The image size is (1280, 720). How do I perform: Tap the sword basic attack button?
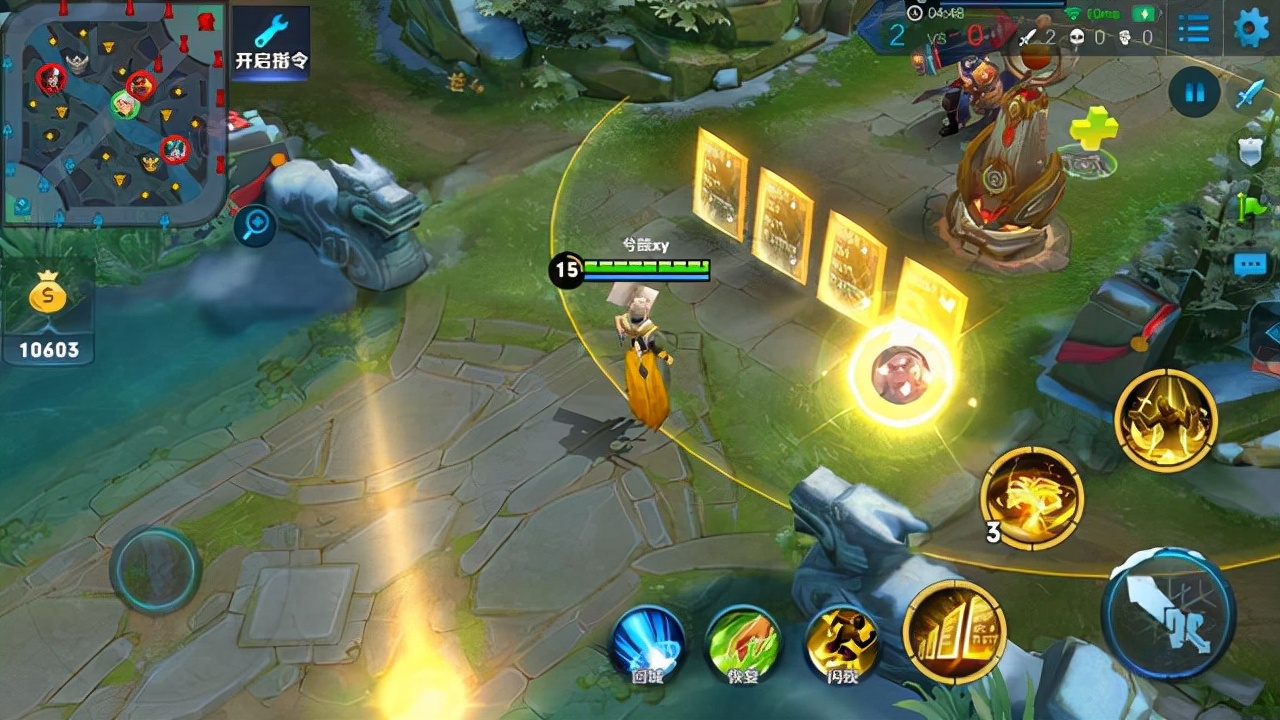coord(1168,613)
